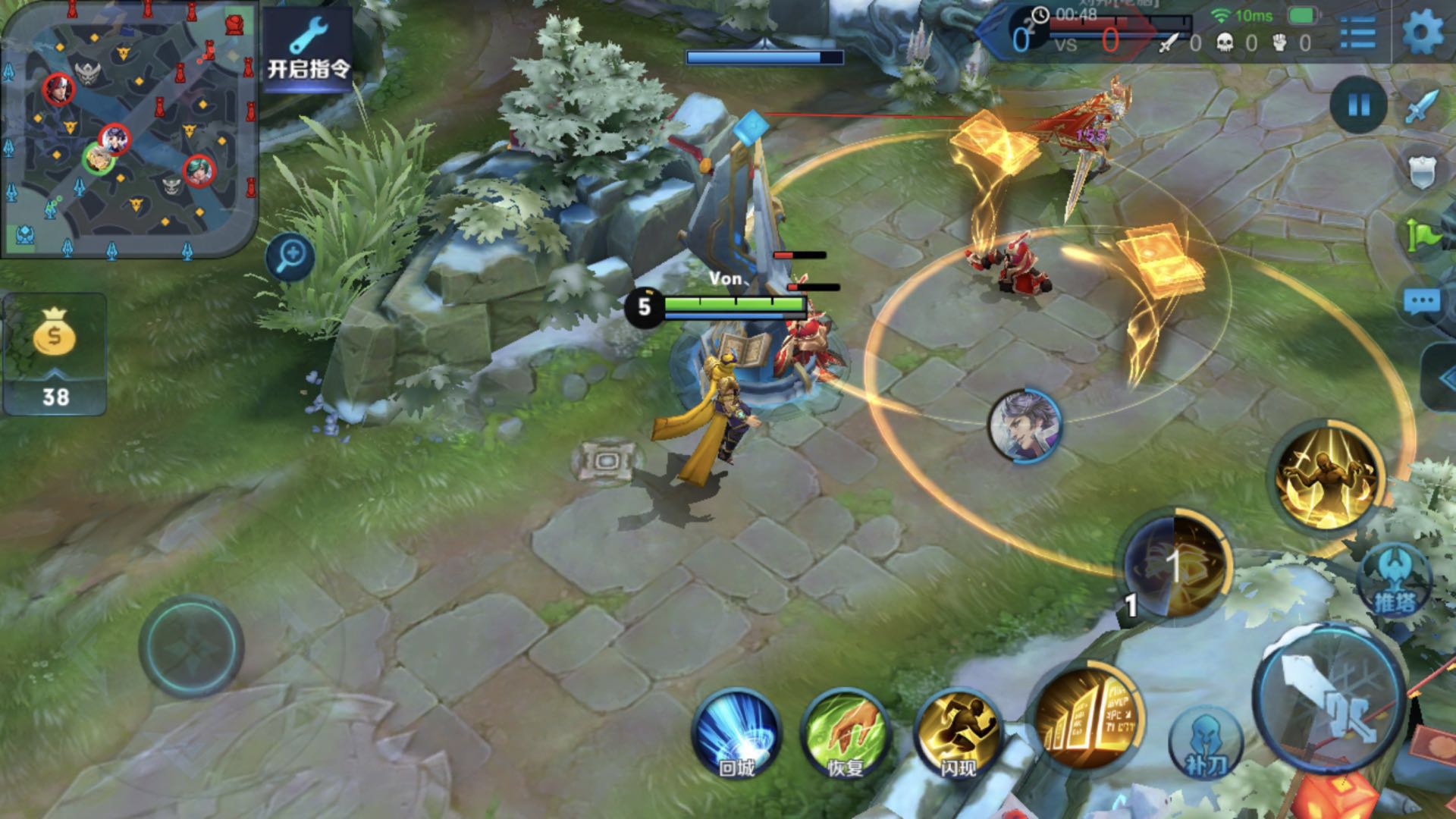Open the gold bag shop
Screen dimensions: 1456x819
(55, 353)
